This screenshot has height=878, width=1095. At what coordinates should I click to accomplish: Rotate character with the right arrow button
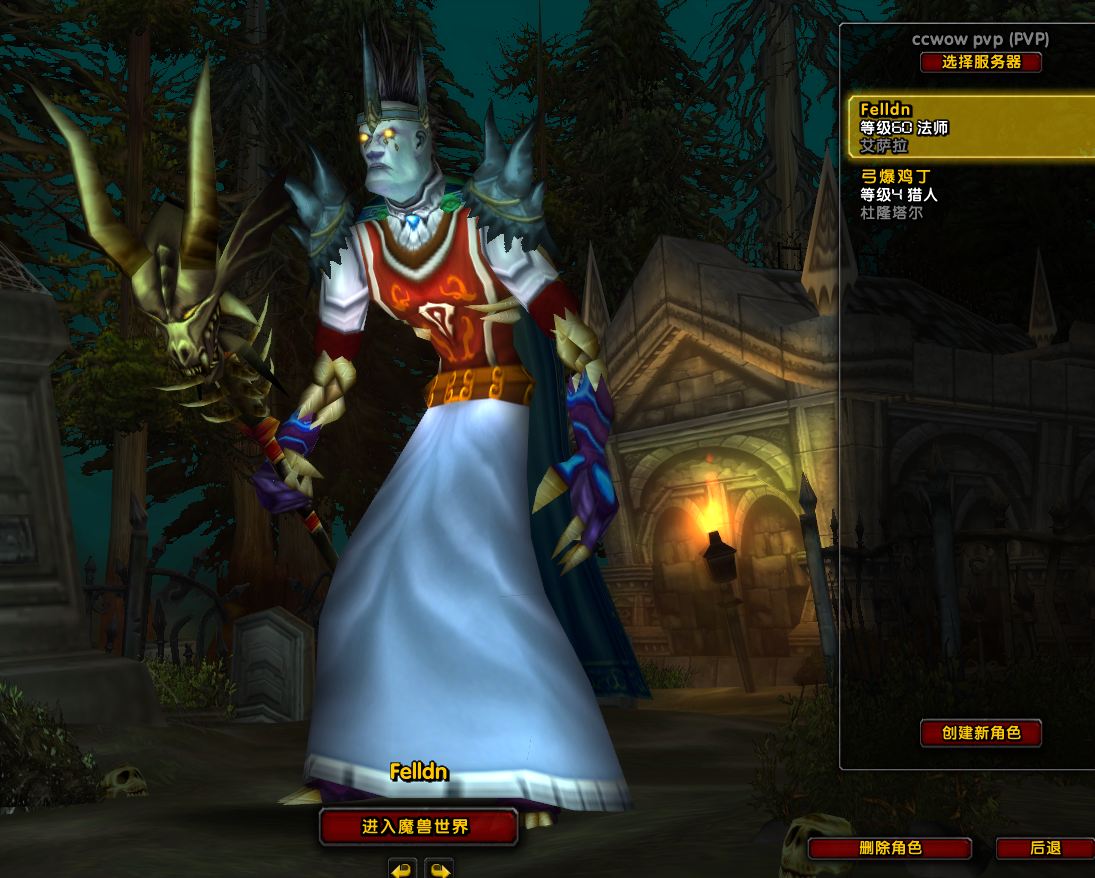(x=439, y=869)
